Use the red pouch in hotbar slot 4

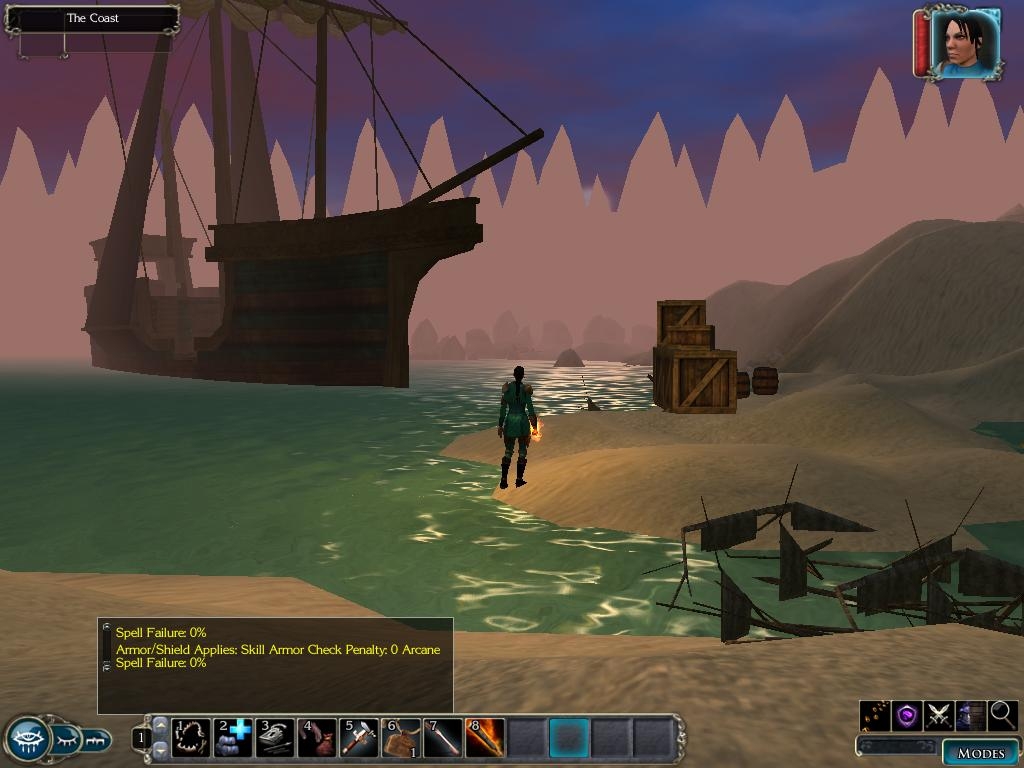tap(317, 738)
